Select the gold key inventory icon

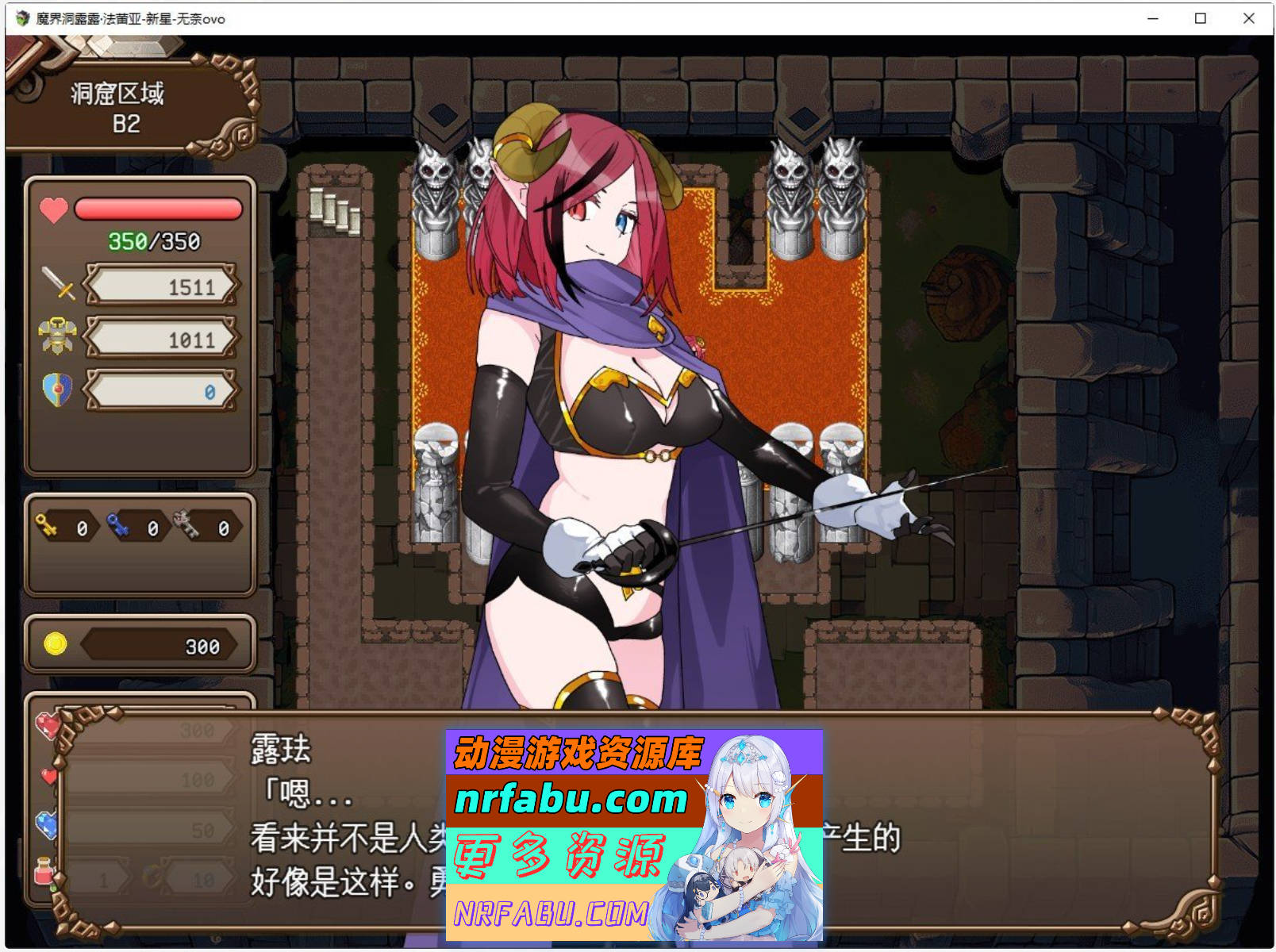[48, 526]
